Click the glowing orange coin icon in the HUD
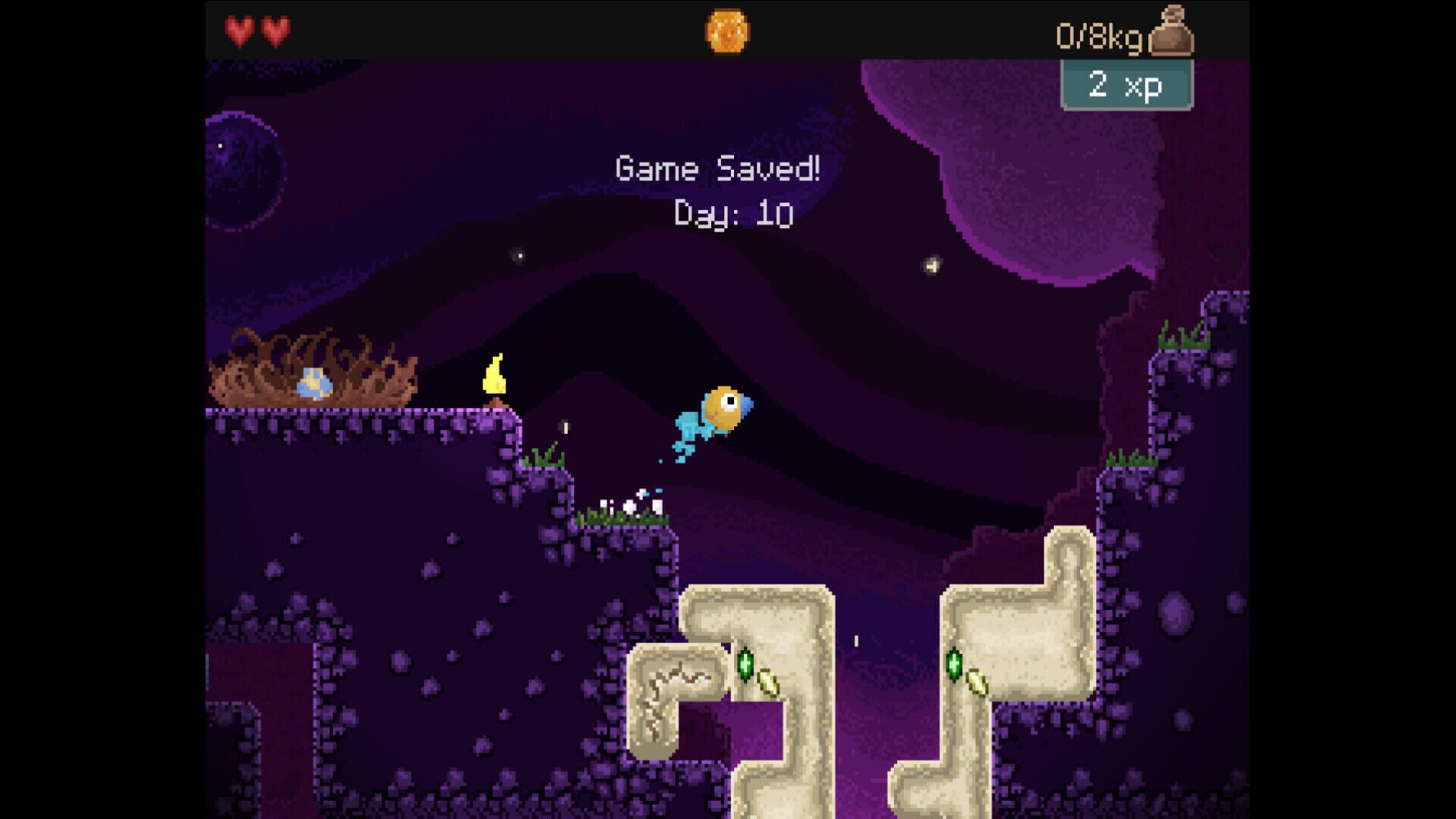Viewport: 1456px width, 819px height. (726, 30)
